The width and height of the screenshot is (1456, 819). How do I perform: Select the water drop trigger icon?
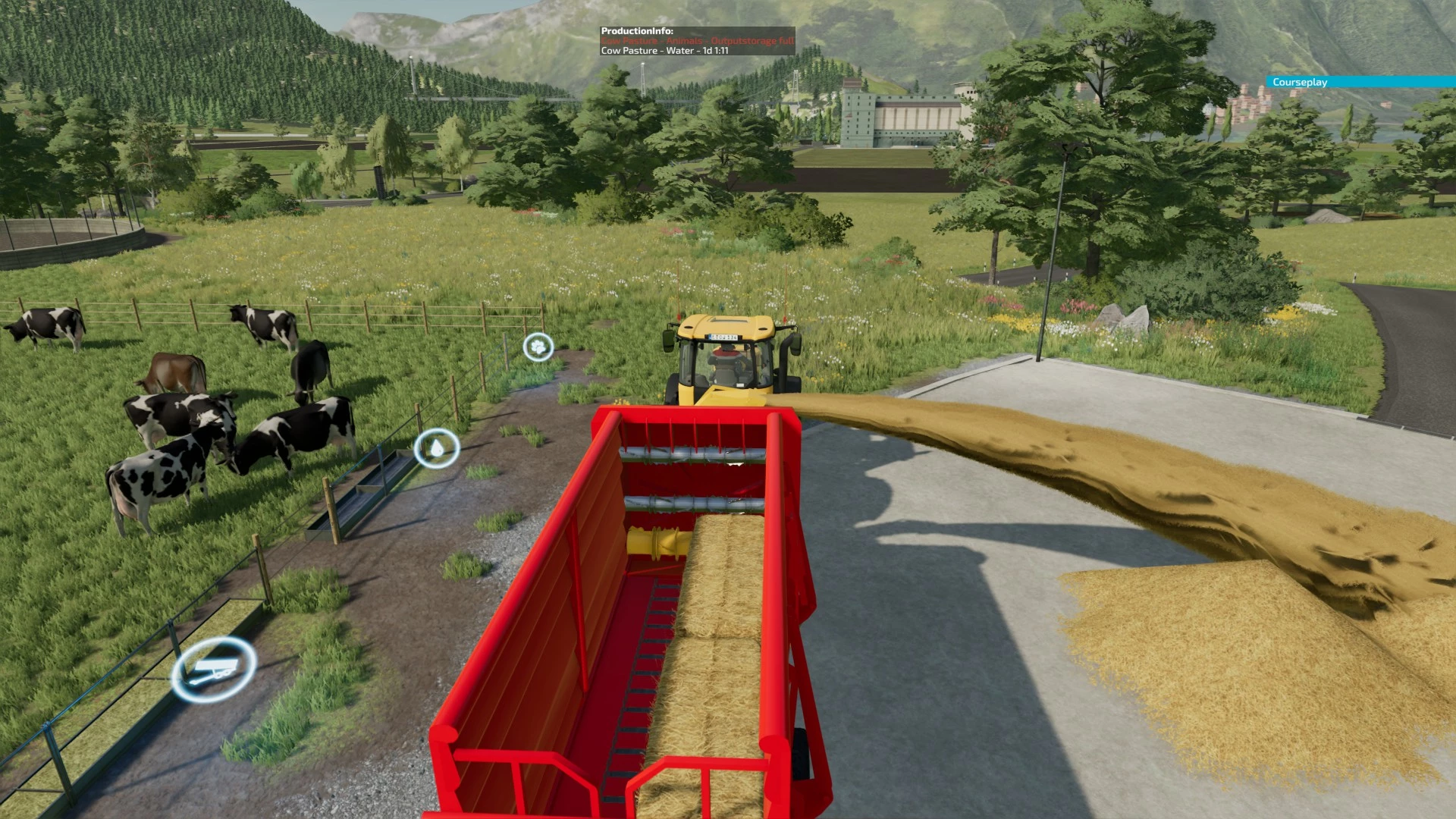[437, 448]
